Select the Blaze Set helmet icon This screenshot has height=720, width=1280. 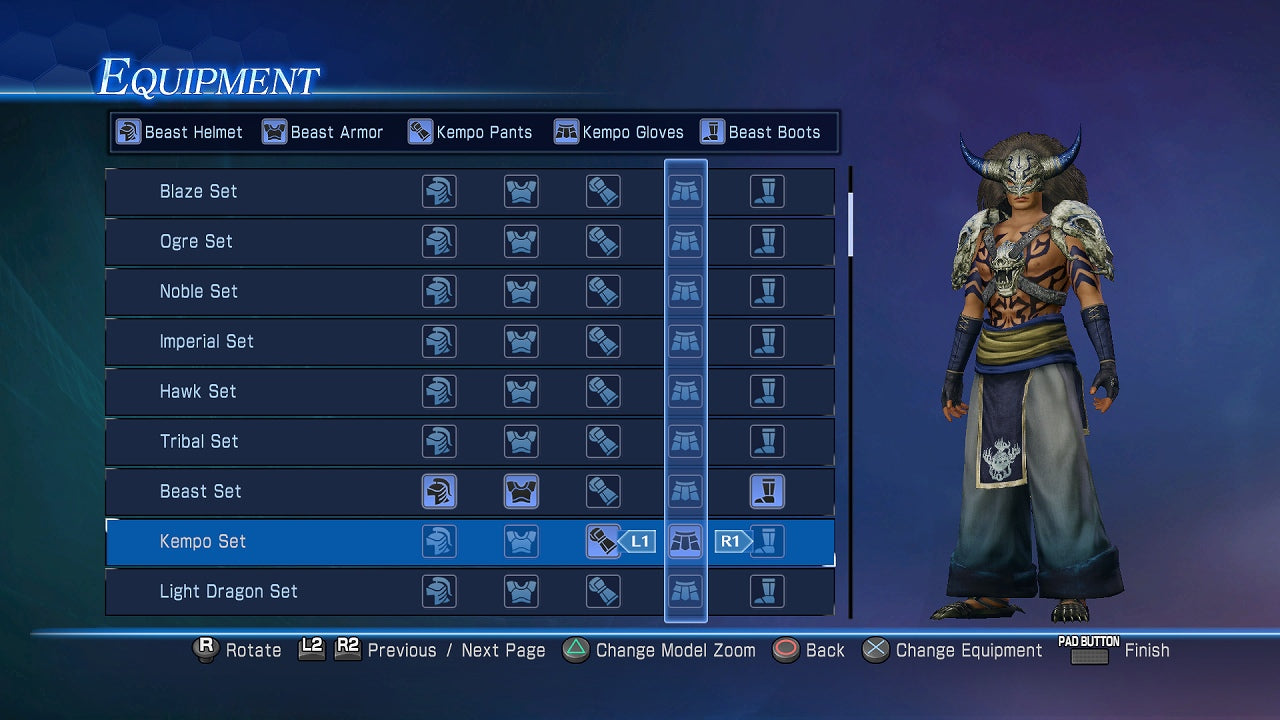440,191
